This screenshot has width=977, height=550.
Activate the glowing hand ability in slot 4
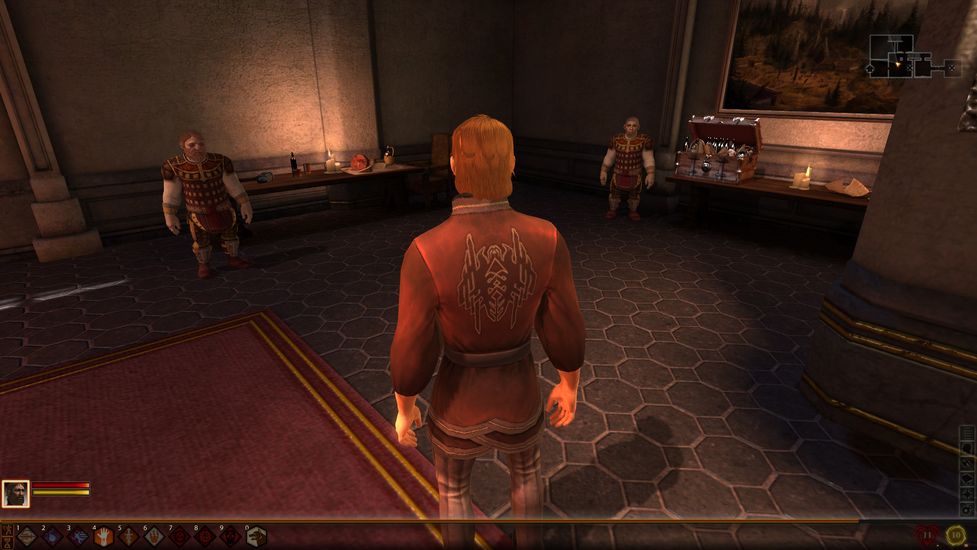coord(103,537)
